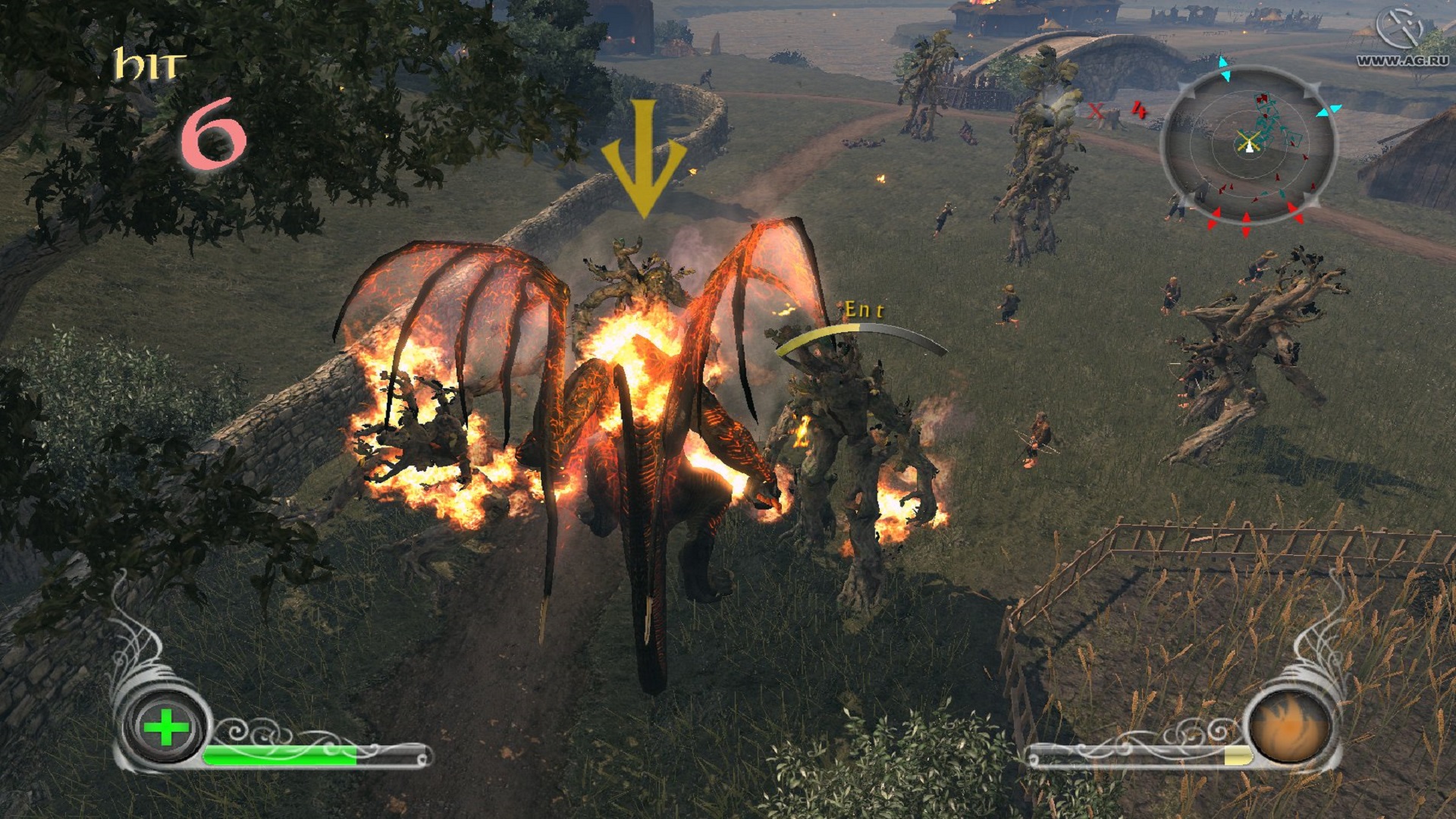Activate the fire ability icon

coord(1288,729)
